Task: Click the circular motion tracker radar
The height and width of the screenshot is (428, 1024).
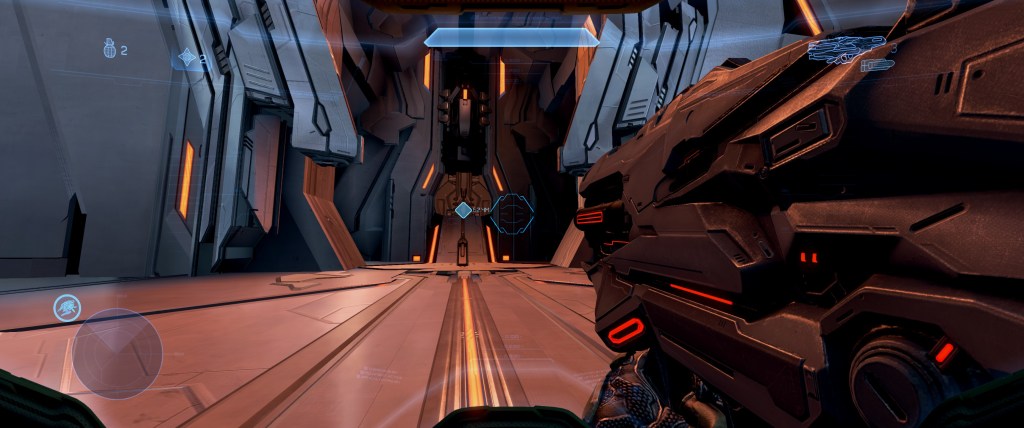Action: 118,353
